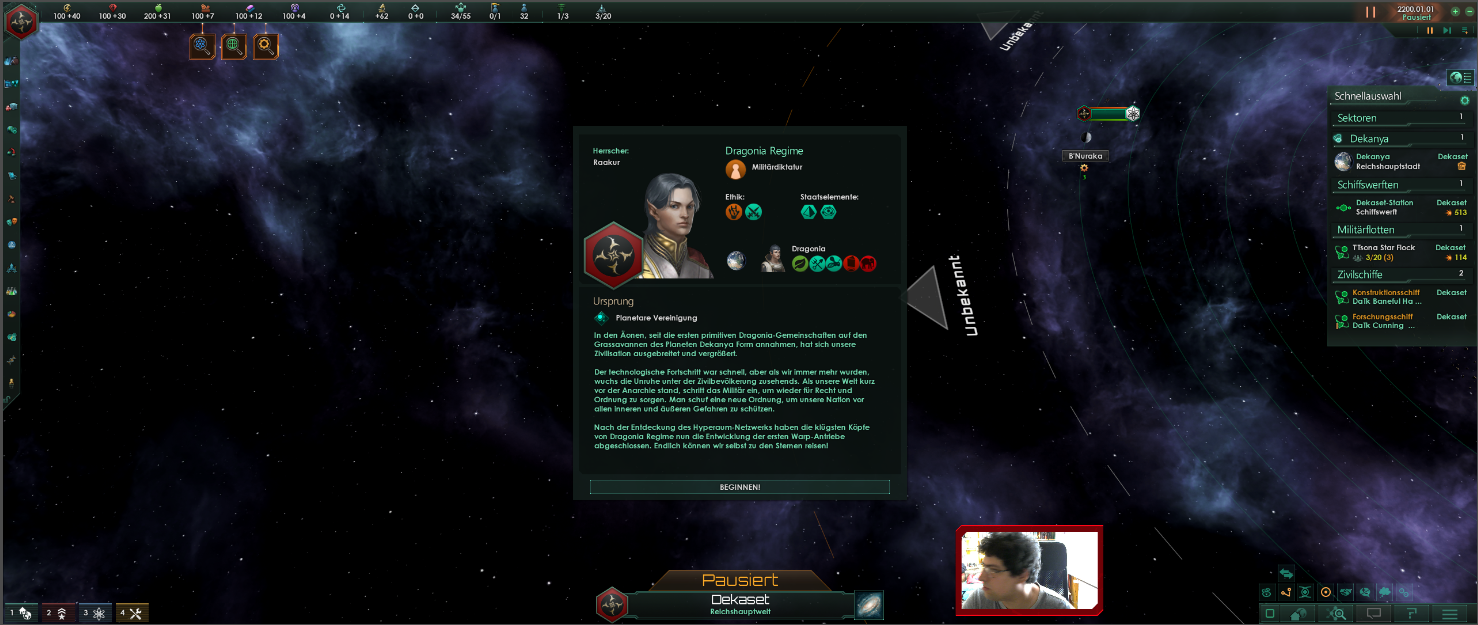Open the engineering research alert with gear
Screen dimensions: 1478x625
(x=266, y=45)
